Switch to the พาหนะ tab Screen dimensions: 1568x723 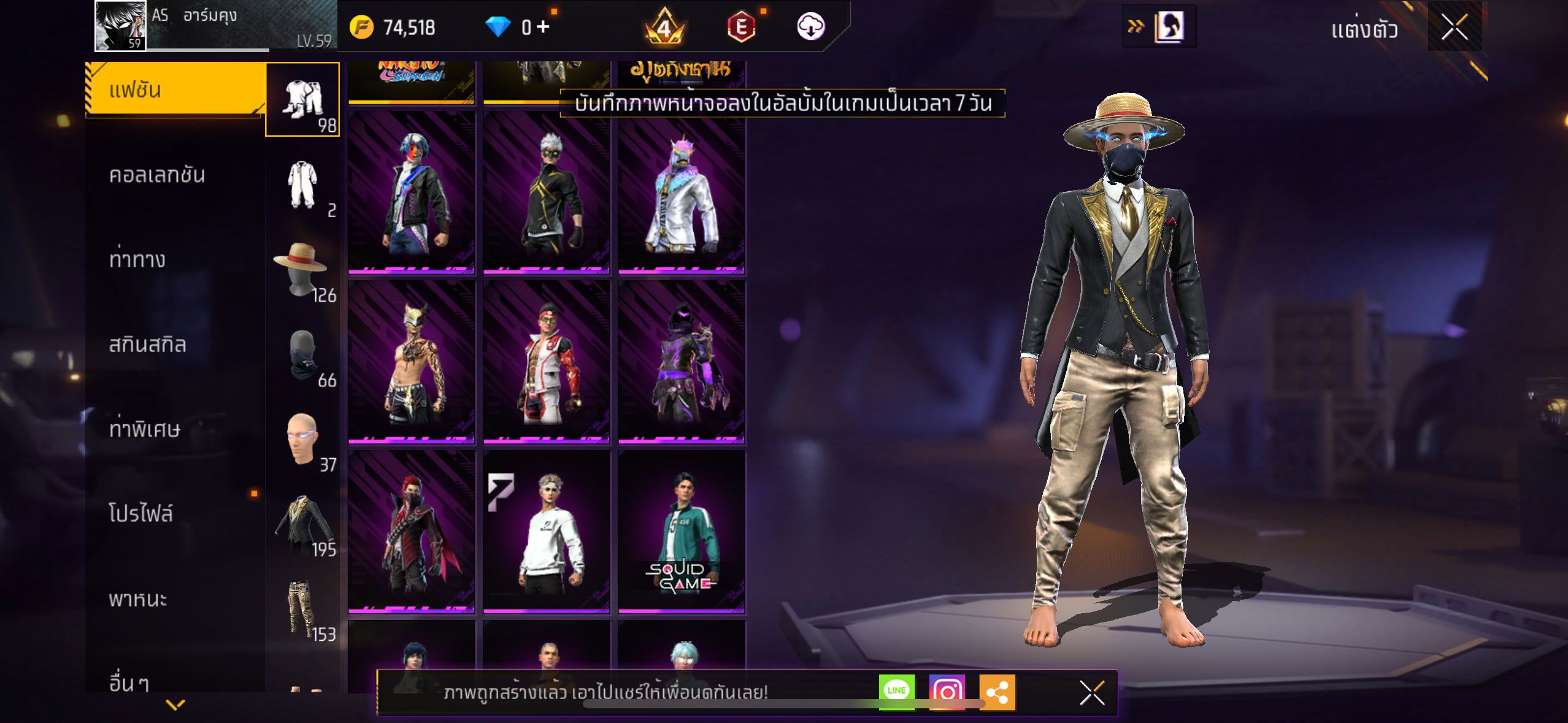138,599
